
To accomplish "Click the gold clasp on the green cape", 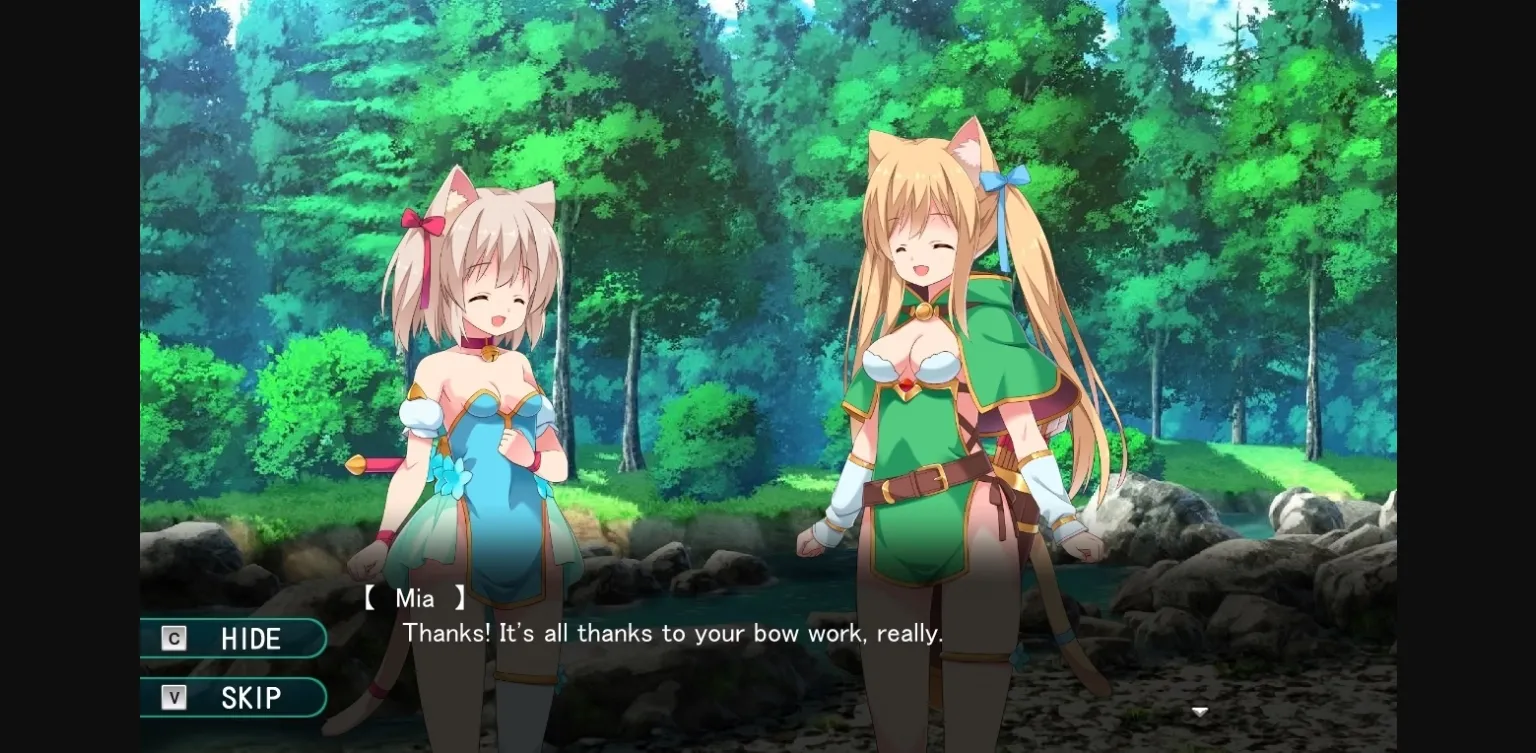I will click(x=925, y=311).
